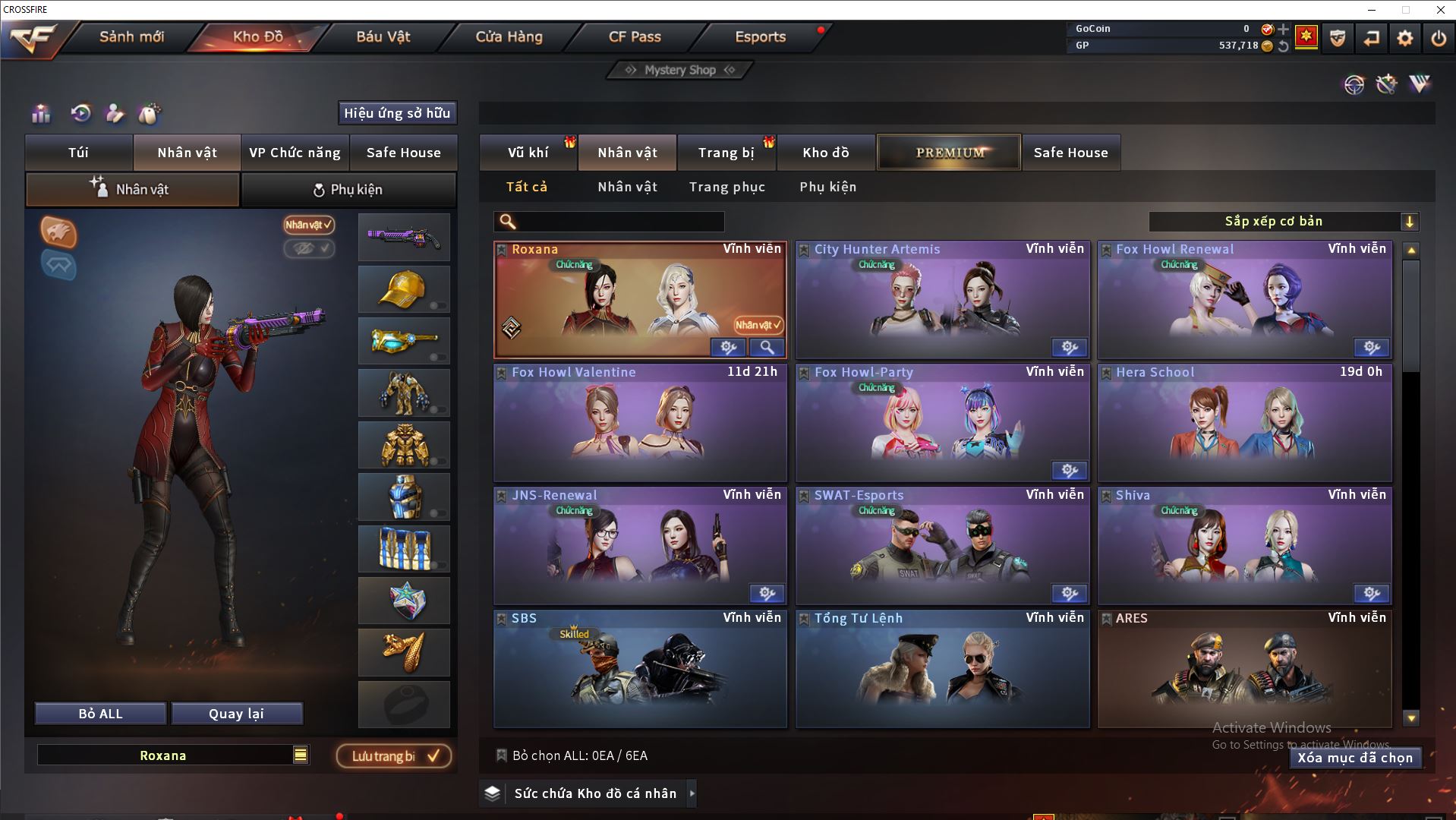Open the Cửa Hàng shop menu
The image size is (1456, 820).
click(509, 36)
